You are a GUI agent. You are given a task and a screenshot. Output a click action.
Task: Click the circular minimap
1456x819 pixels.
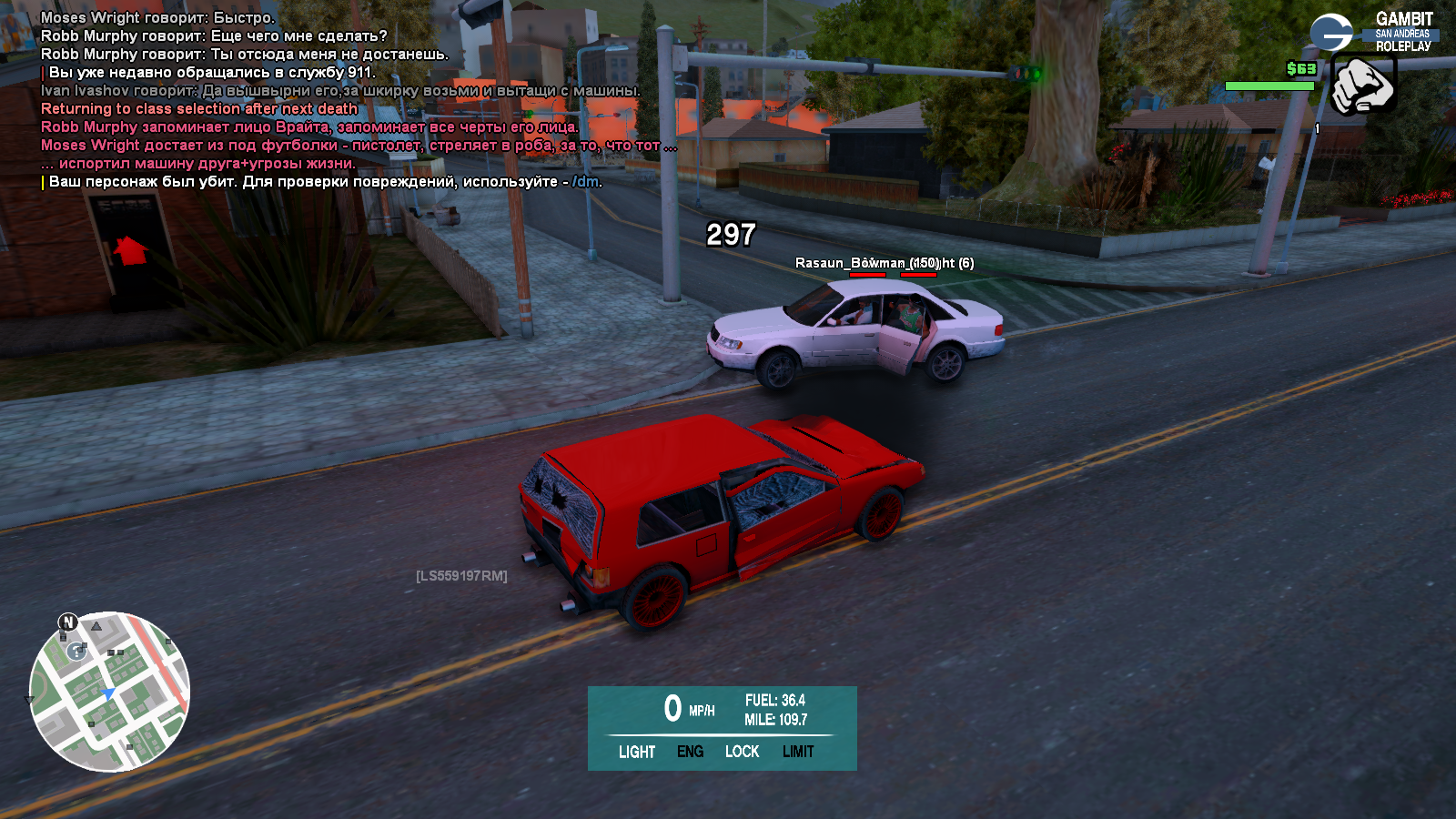[x=109, y=692]
